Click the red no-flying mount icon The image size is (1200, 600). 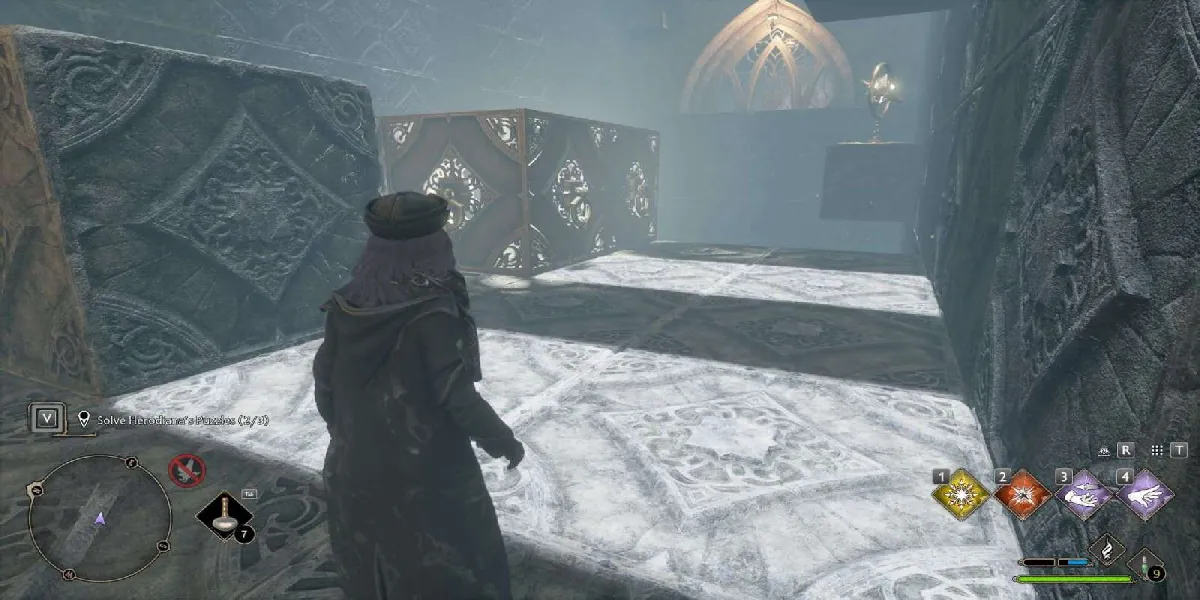[187, 469]
